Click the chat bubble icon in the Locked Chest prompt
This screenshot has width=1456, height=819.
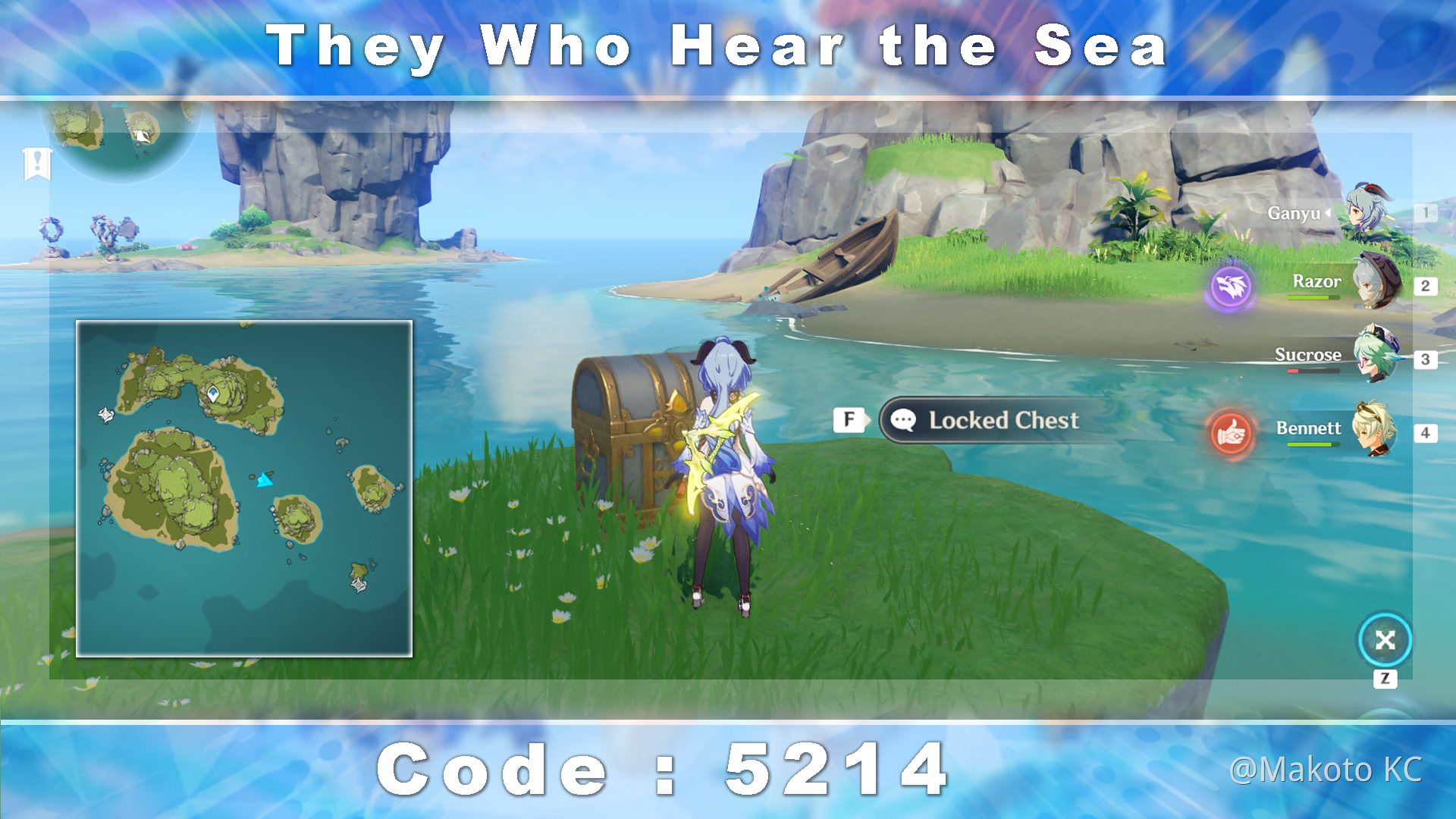902,420
